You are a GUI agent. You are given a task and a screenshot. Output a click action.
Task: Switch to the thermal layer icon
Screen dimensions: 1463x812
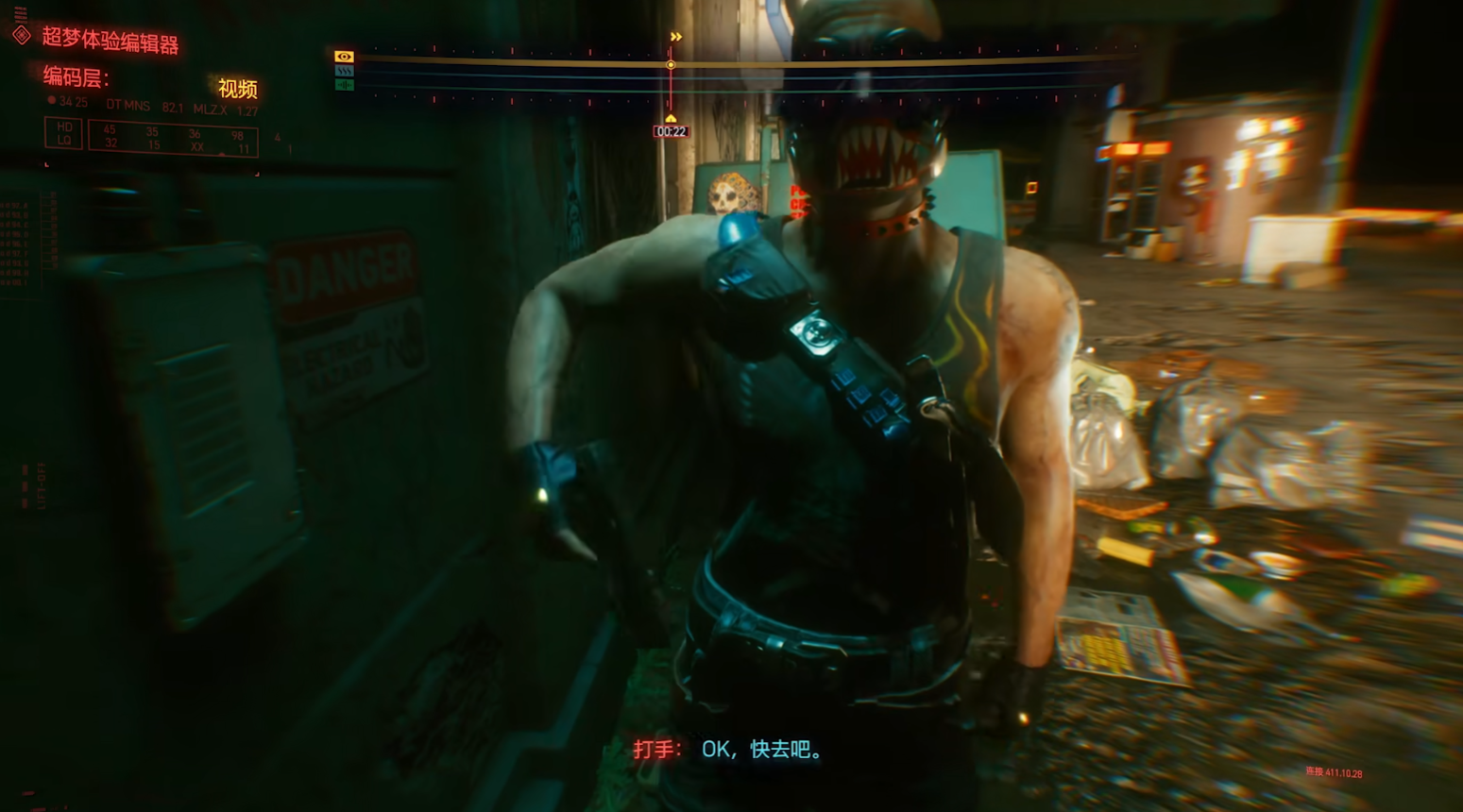click(344, 71)
